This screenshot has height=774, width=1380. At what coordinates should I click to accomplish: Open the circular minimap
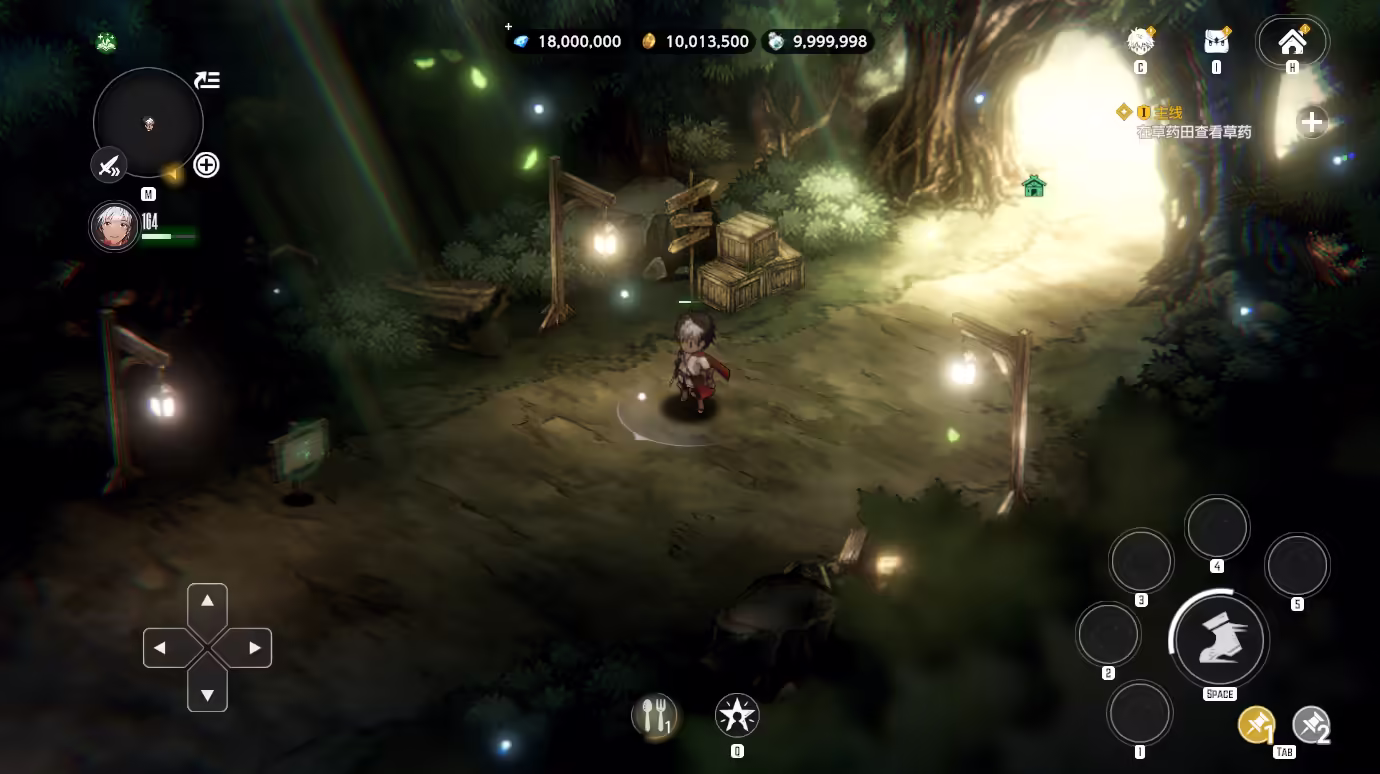coord(148,123)
